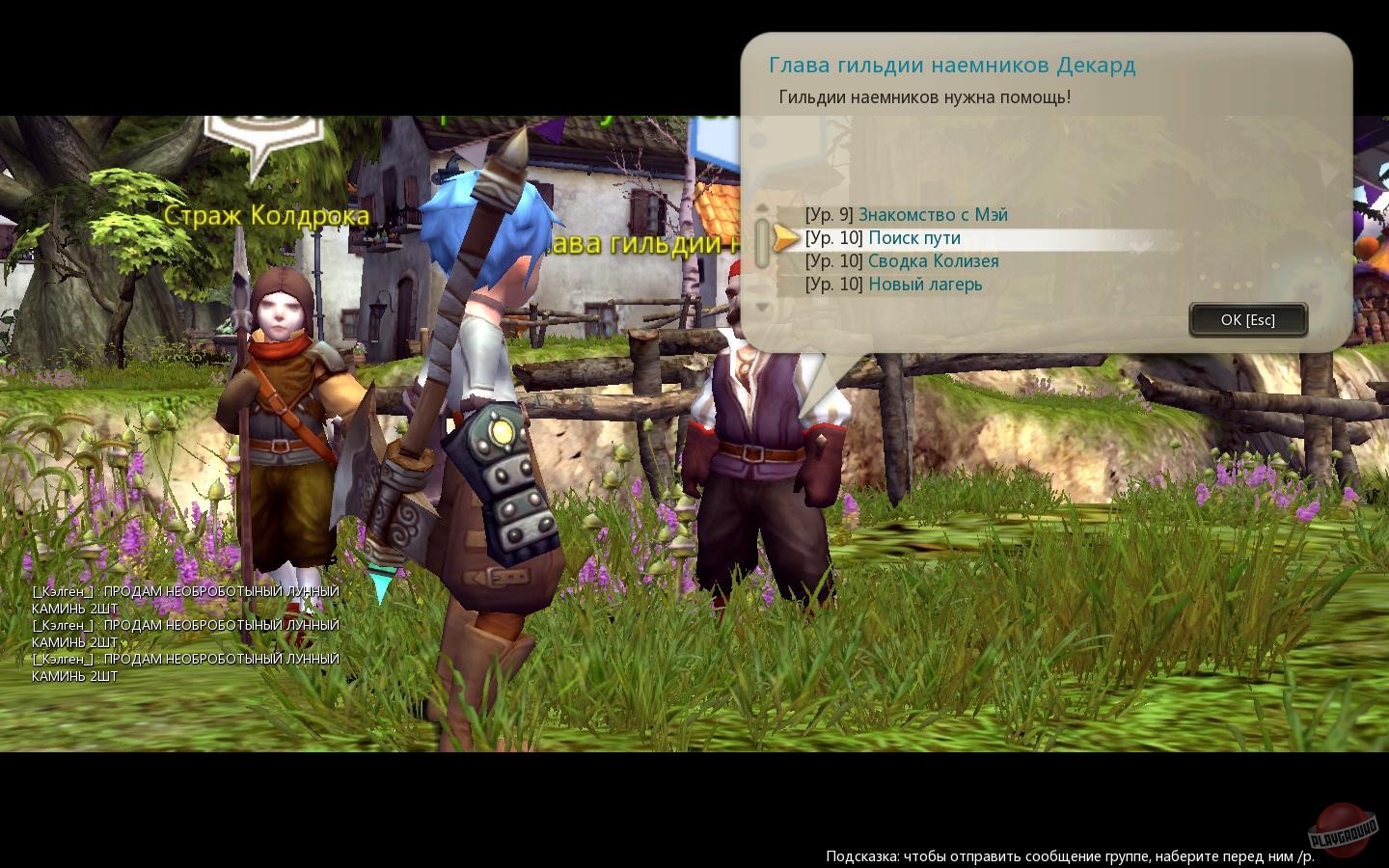Click the text 'Гильдии наемников нужна помощь!'
This screenshot has width=1389, height=868.
(925, 96)
